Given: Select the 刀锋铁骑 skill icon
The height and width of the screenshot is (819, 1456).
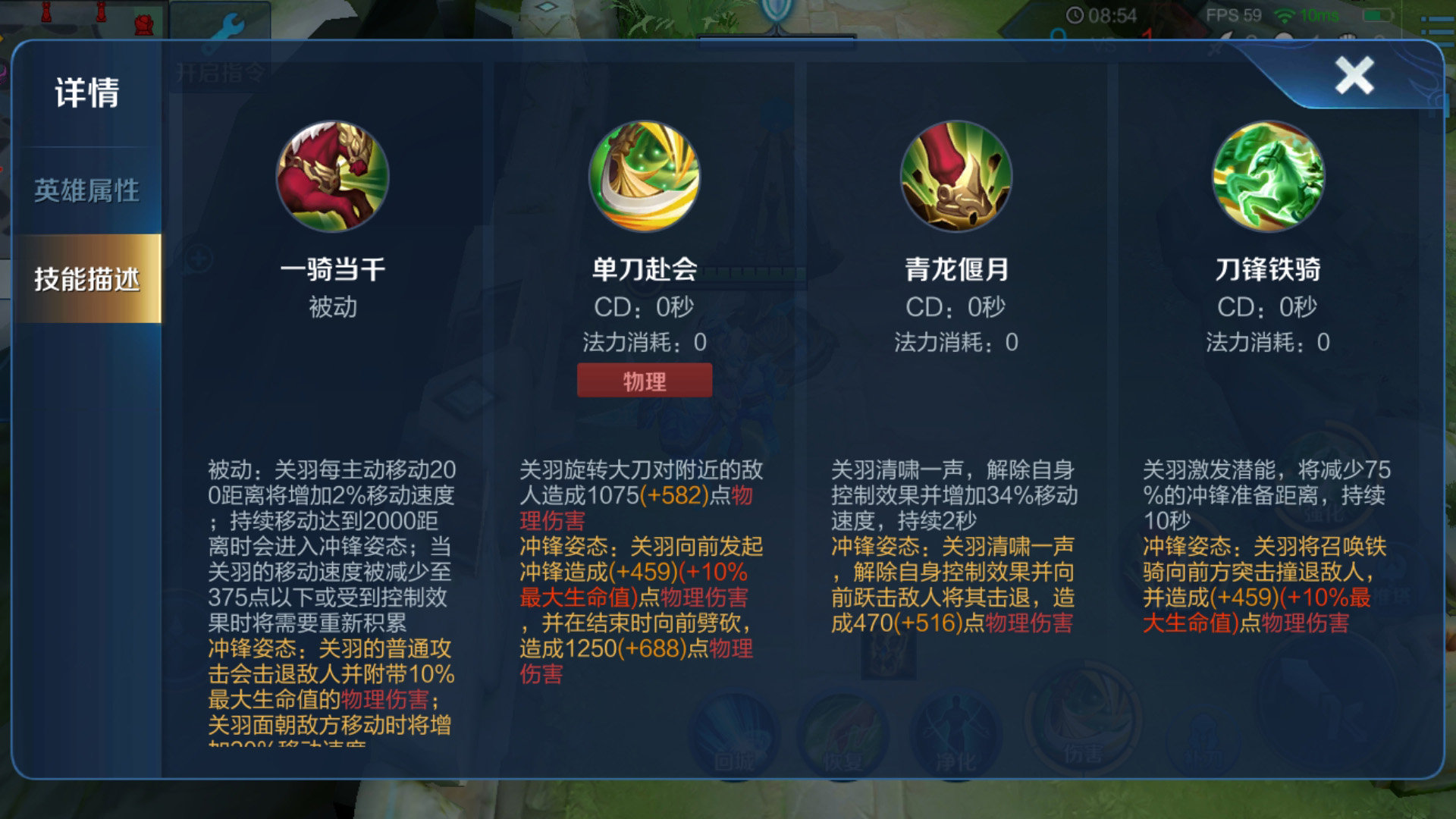Looking at the screenshot, I should (1268, 176).
